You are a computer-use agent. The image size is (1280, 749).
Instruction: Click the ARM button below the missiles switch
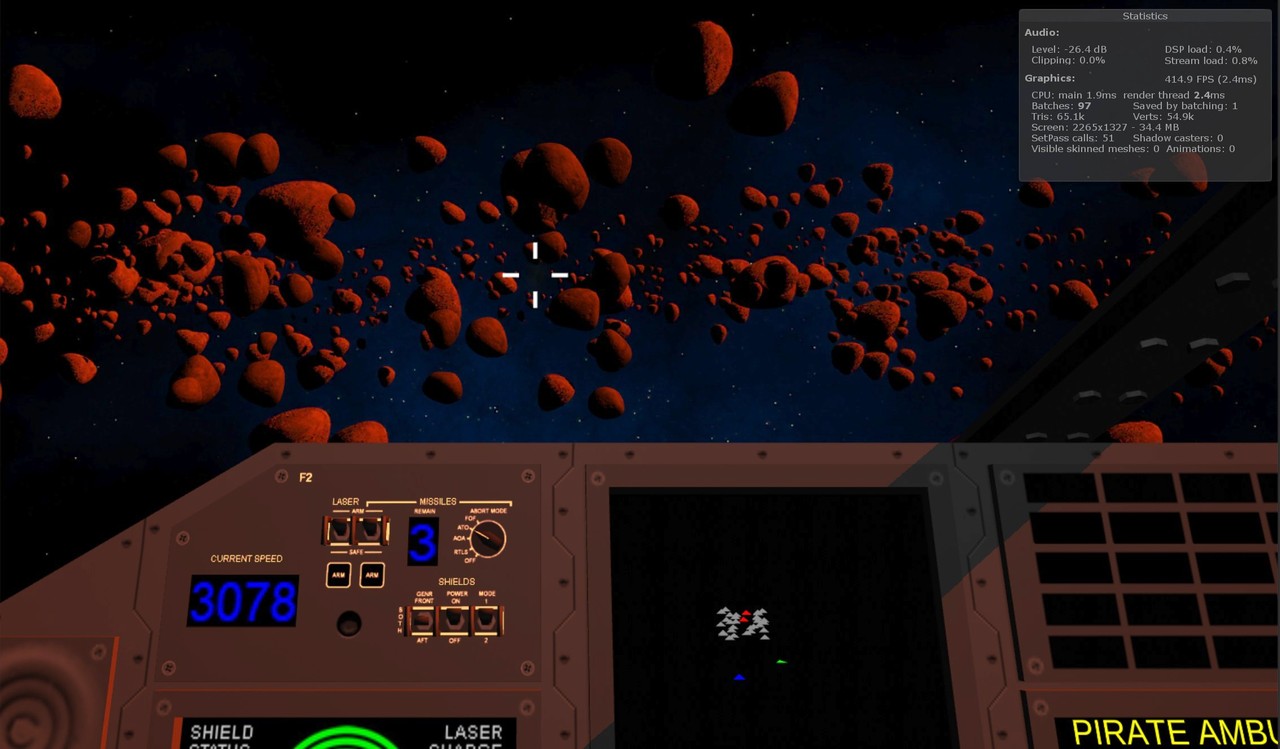click(372, 575)
